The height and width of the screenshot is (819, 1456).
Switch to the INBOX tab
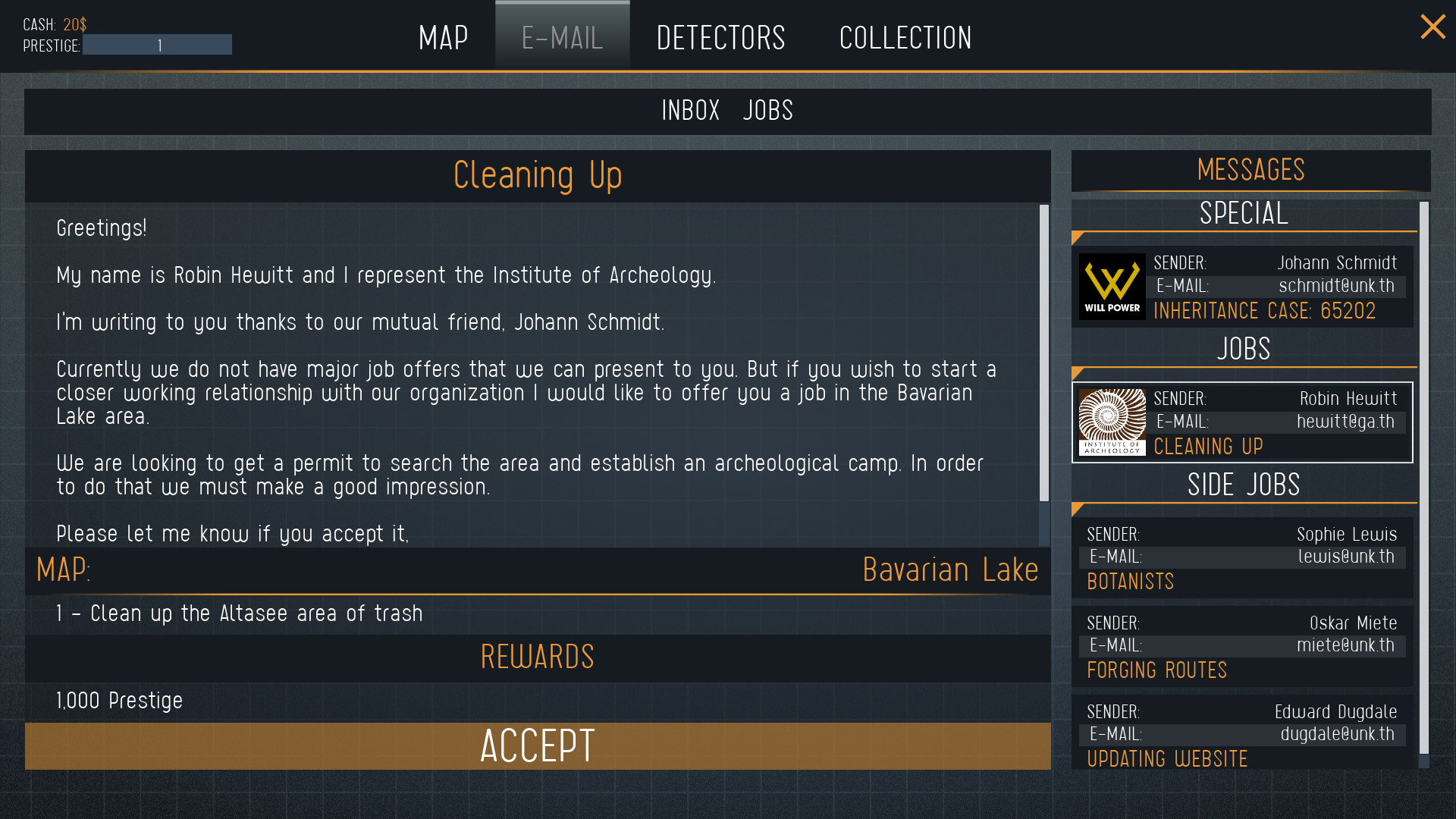pos(690,111)
